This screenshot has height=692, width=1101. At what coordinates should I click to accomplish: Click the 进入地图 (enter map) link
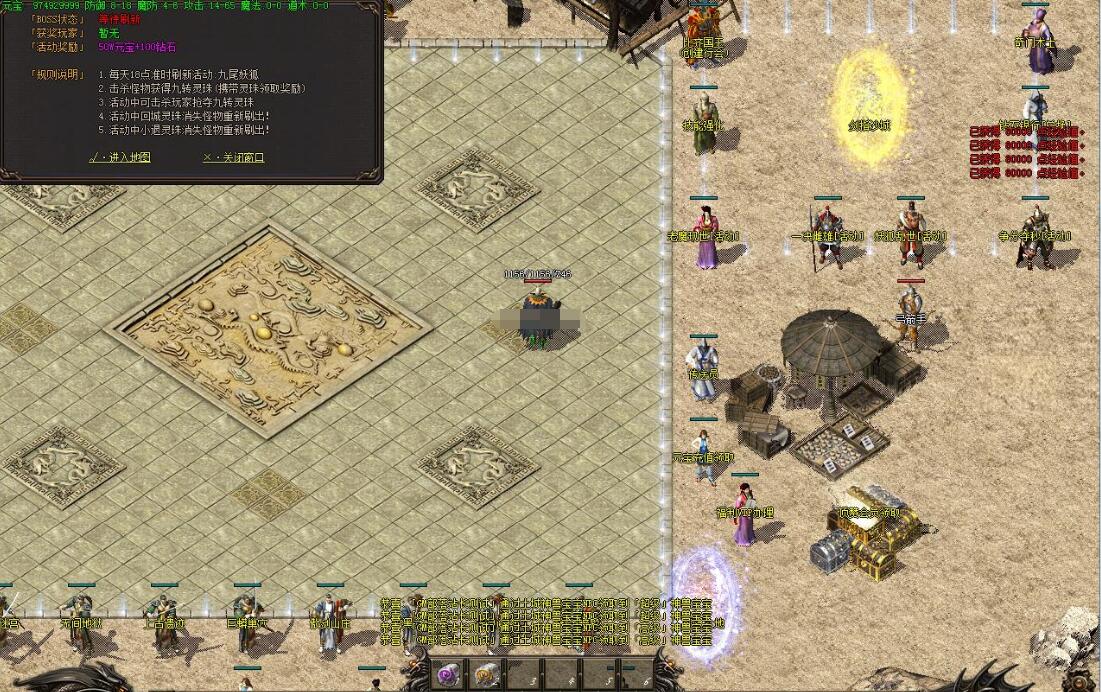coord(121,157)
